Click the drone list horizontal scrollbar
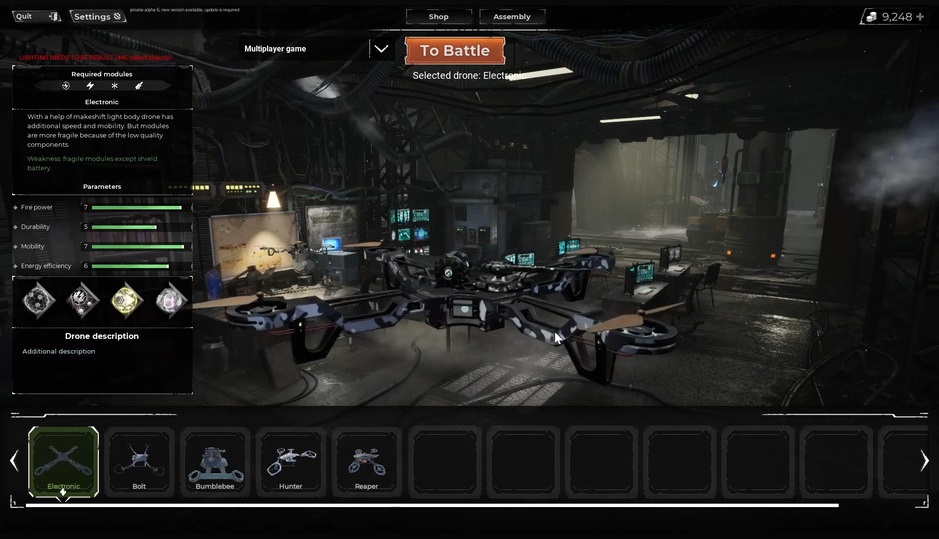 [432, 505]
